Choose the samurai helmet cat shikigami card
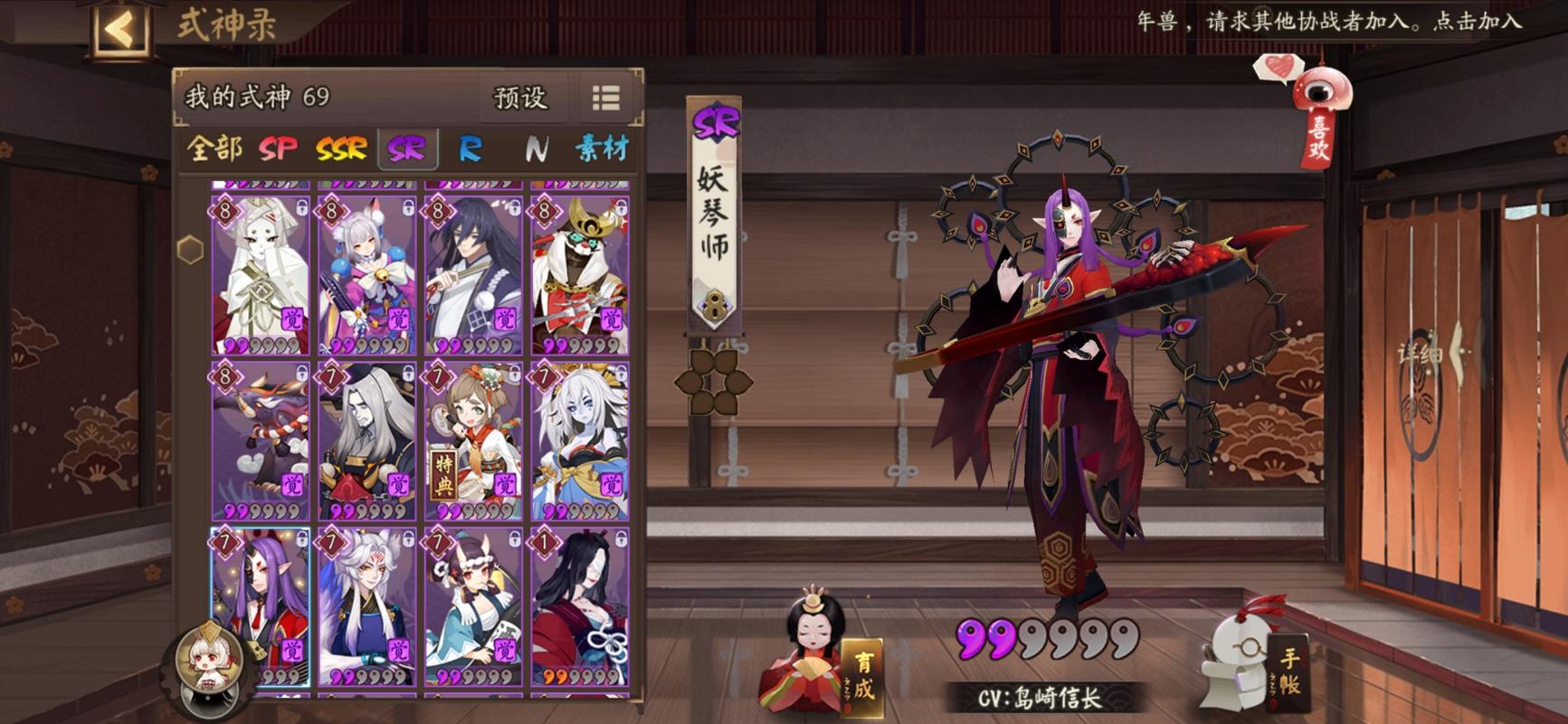The image size is (1568, 724). pyautogui.click(x=580, y=275)
